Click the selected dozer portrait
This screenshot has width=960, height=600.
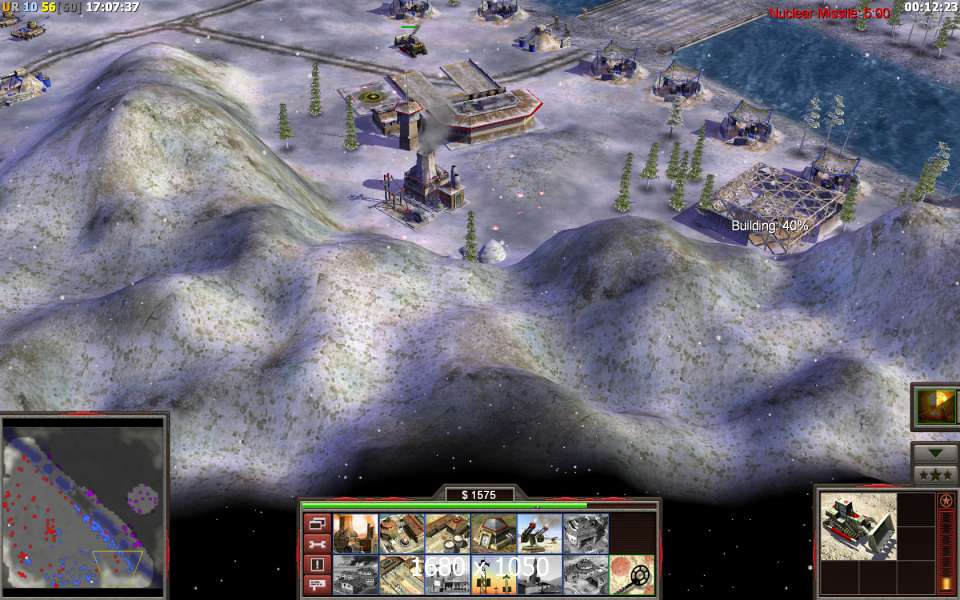click(857, 525)
